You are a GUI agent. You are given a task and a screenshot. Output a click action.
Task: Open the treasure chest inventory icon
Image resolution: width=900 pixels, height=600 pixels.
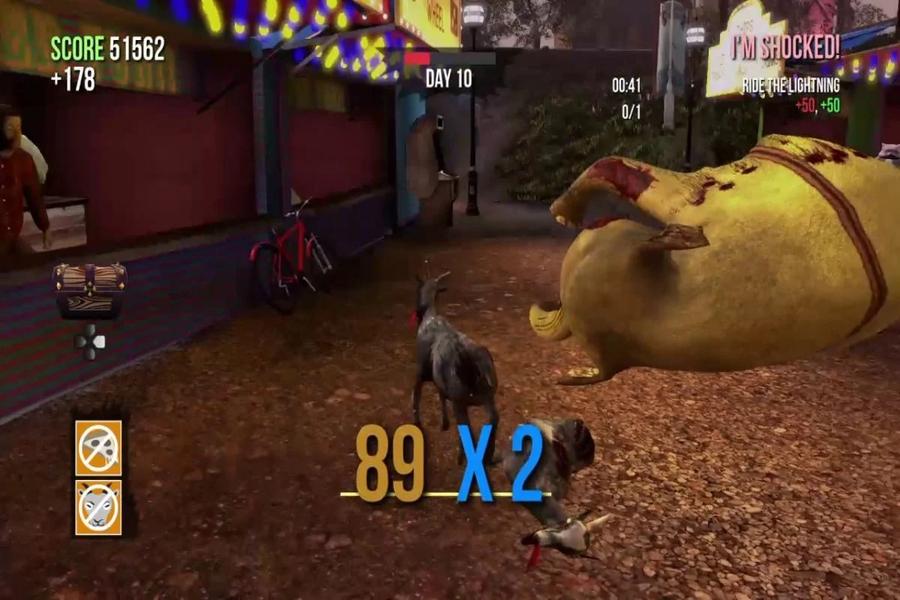tap(90, 289)
